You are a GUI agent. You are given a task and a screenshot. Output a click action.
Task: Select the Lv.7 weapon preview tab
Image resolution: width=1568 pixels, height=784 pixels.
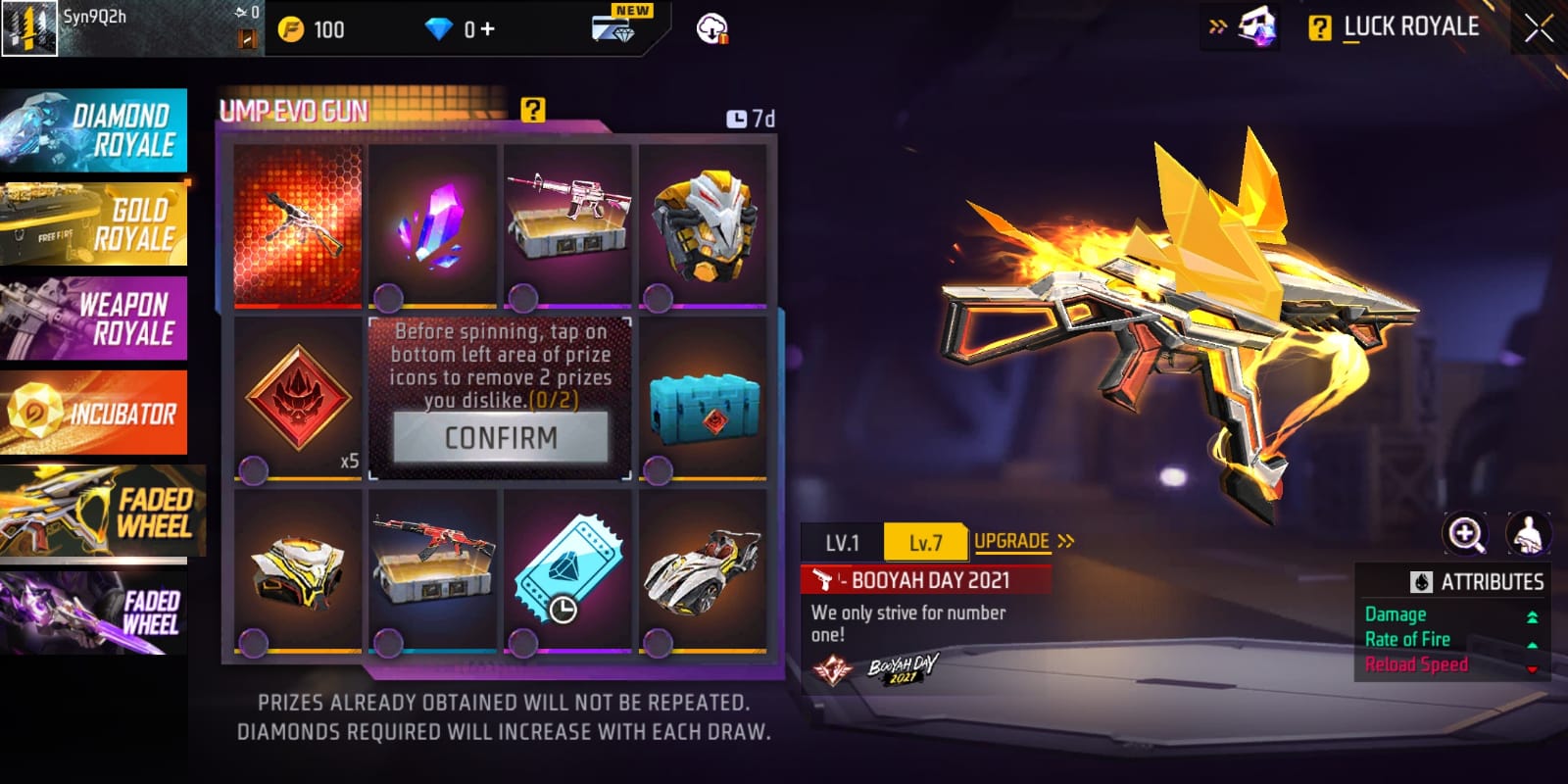pyautogui.click(x=925, y=542)
